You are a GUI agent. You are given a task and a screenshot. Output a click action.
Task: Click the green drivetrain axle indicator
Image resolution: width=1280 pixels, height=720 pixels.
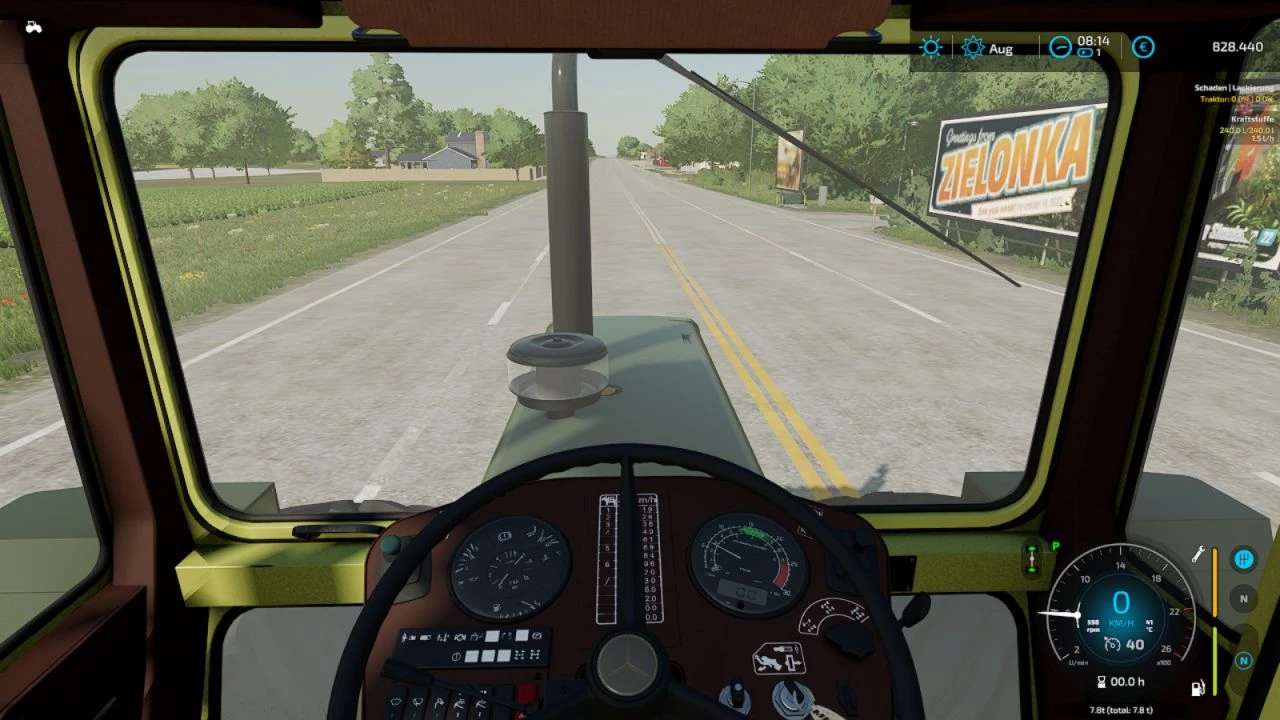pyautogui.click(x=1032, y=558)
